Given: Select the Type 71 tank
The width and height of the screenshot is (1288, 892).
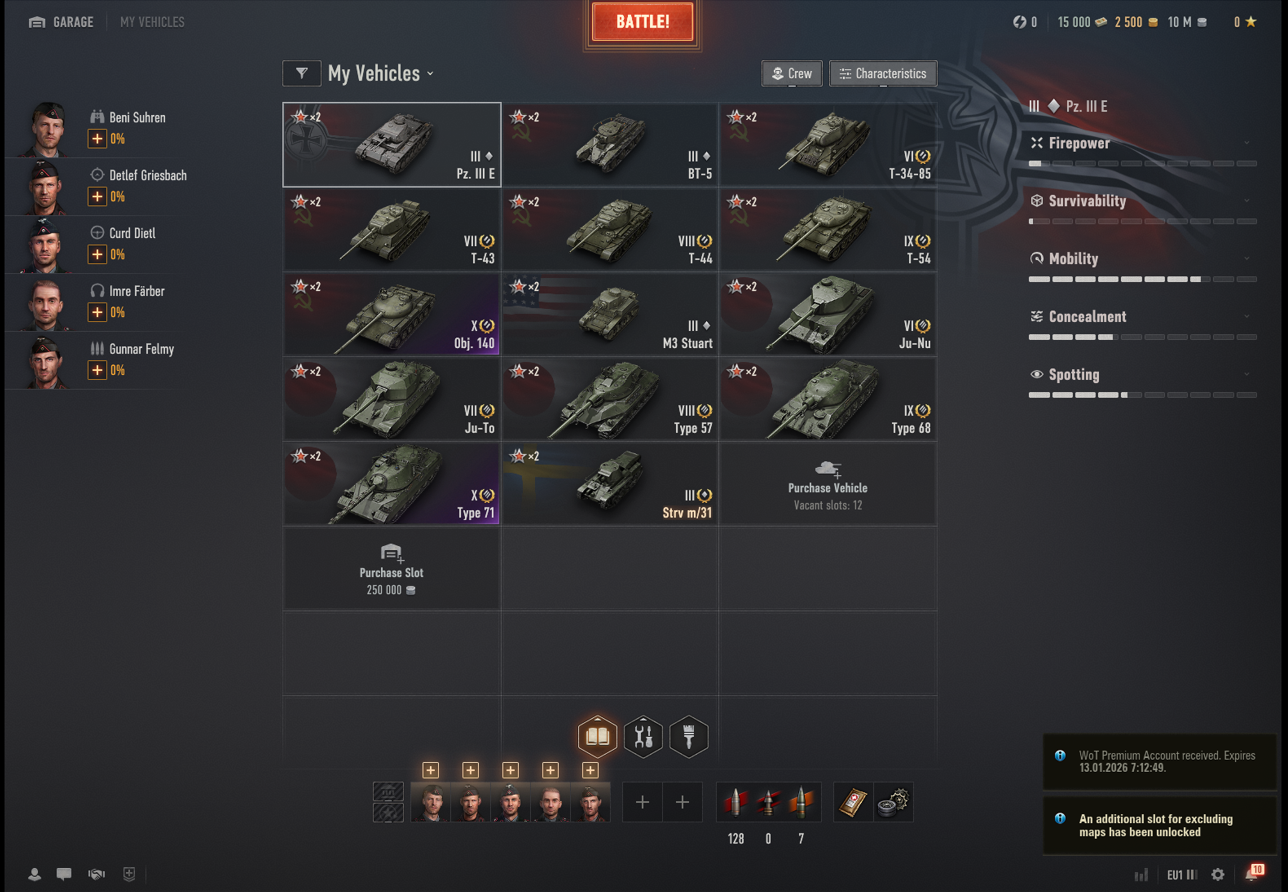Looking at the screenshot, I should coord(391,485).
